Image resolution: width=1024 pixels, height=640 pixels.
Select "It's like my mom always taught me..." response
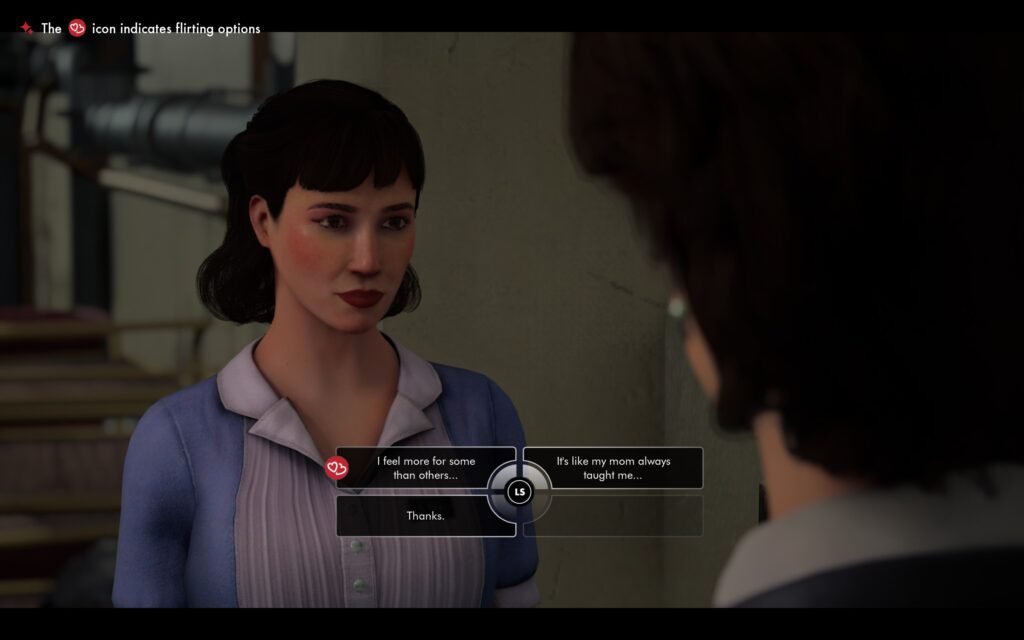(613, 468)
